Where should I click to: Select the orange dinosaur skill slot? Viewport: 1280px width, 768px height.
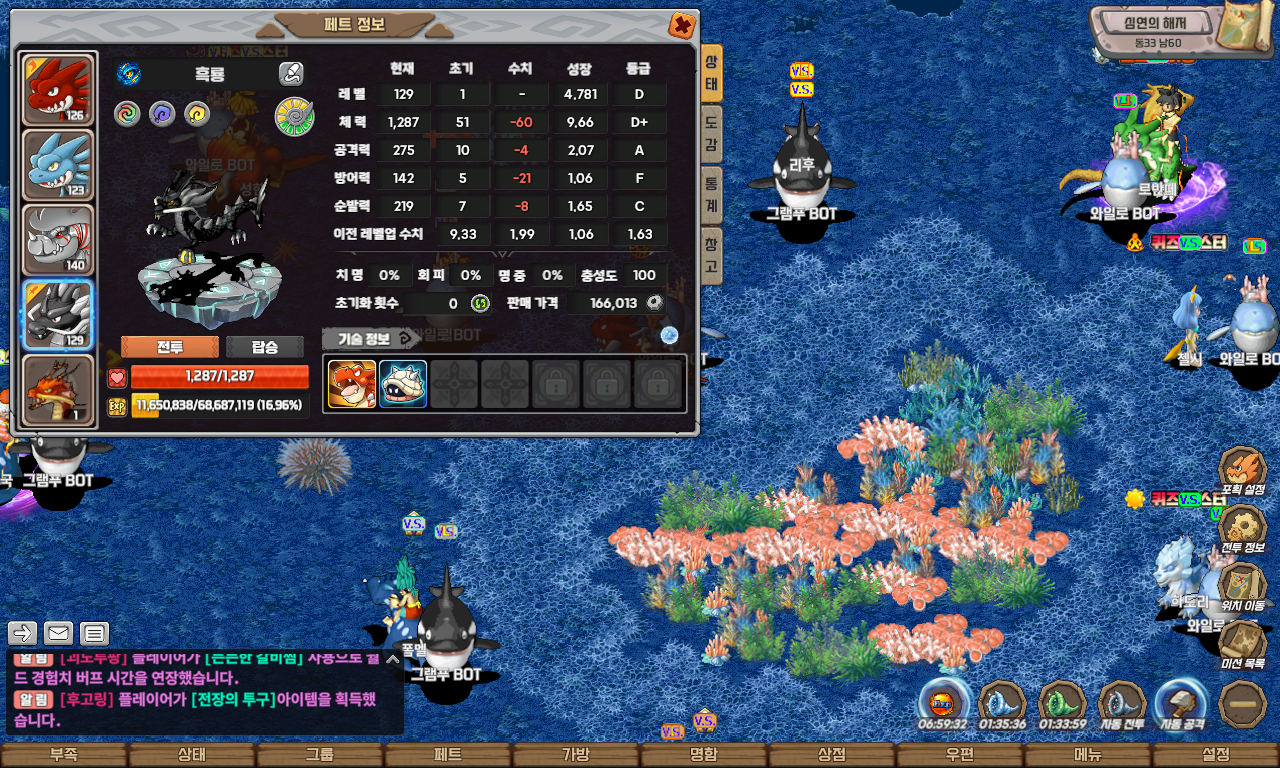[352, 384]
